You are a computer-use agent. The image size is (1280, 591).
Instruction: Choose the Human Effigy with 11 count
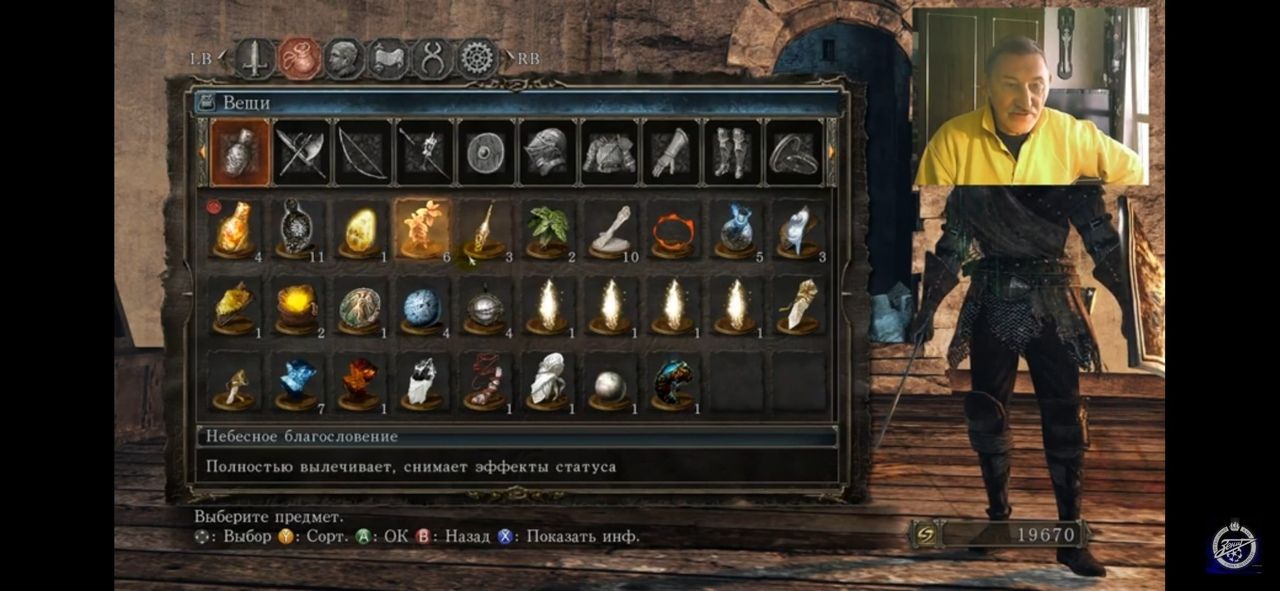coord(298,229)
